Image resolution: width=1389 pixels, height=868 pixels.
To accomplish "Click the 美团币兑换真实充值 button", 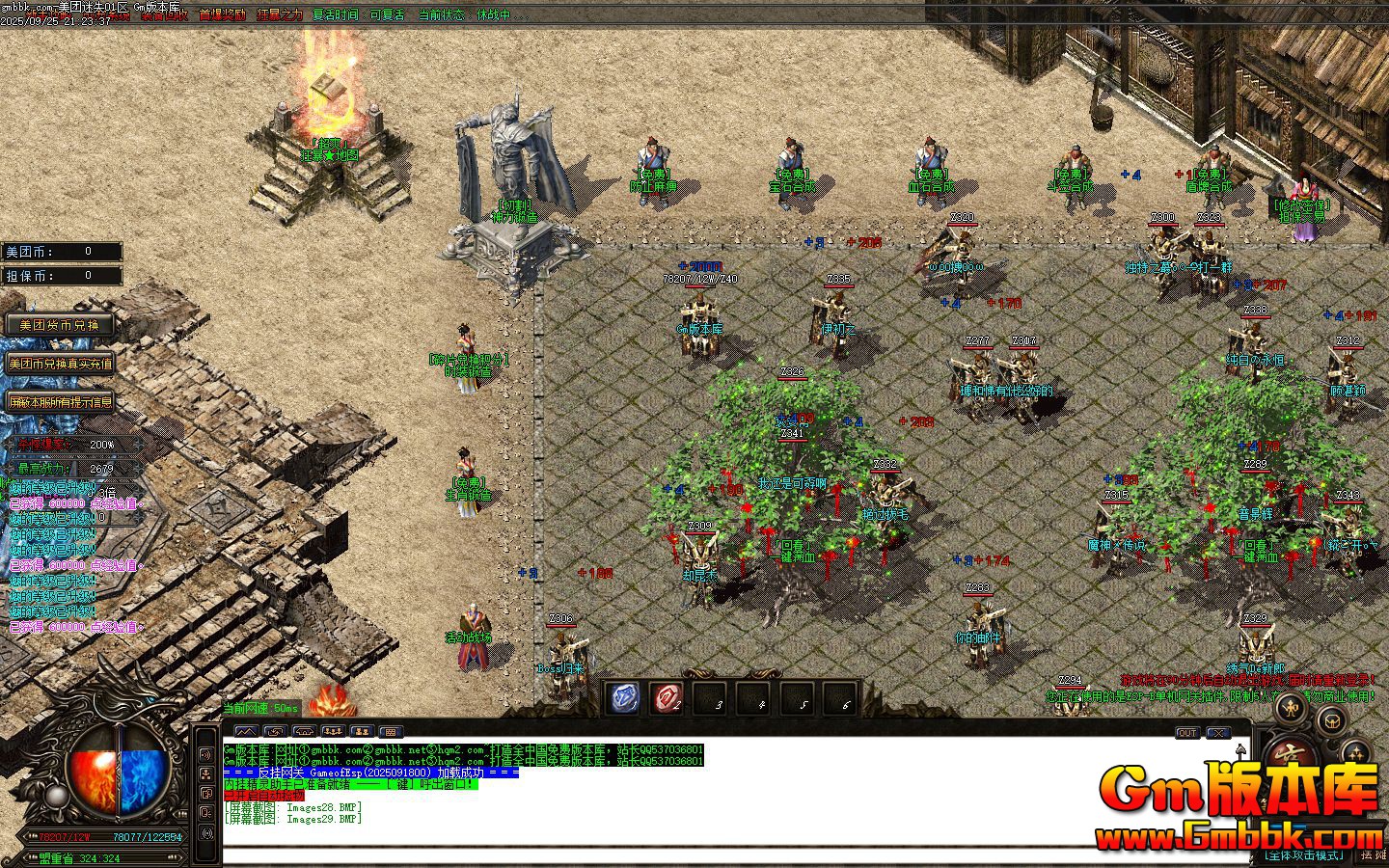I will [x=61, y=365].
